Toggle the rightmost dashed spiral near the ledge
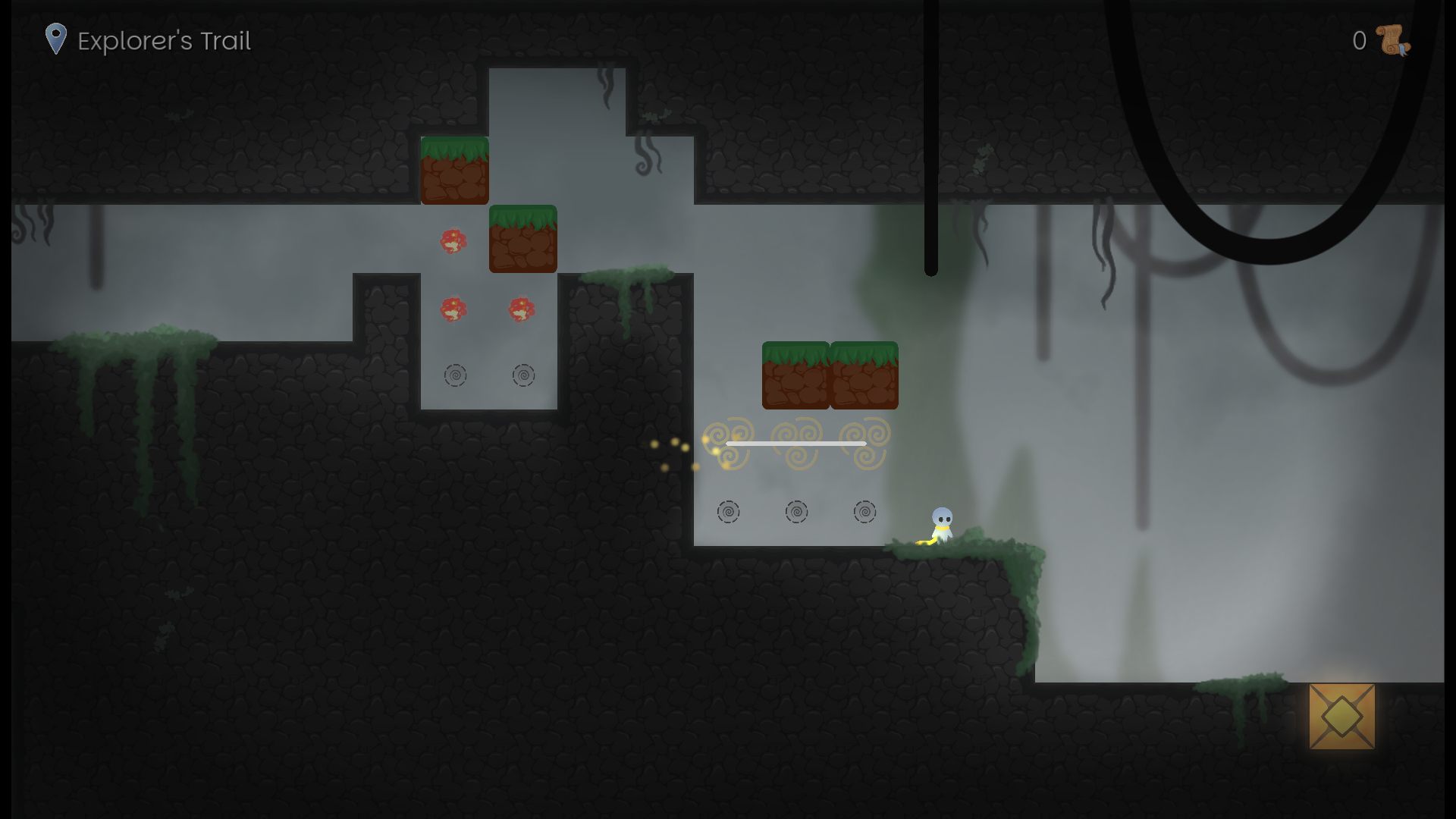The image size is (1456, 819). click(864, 512)
